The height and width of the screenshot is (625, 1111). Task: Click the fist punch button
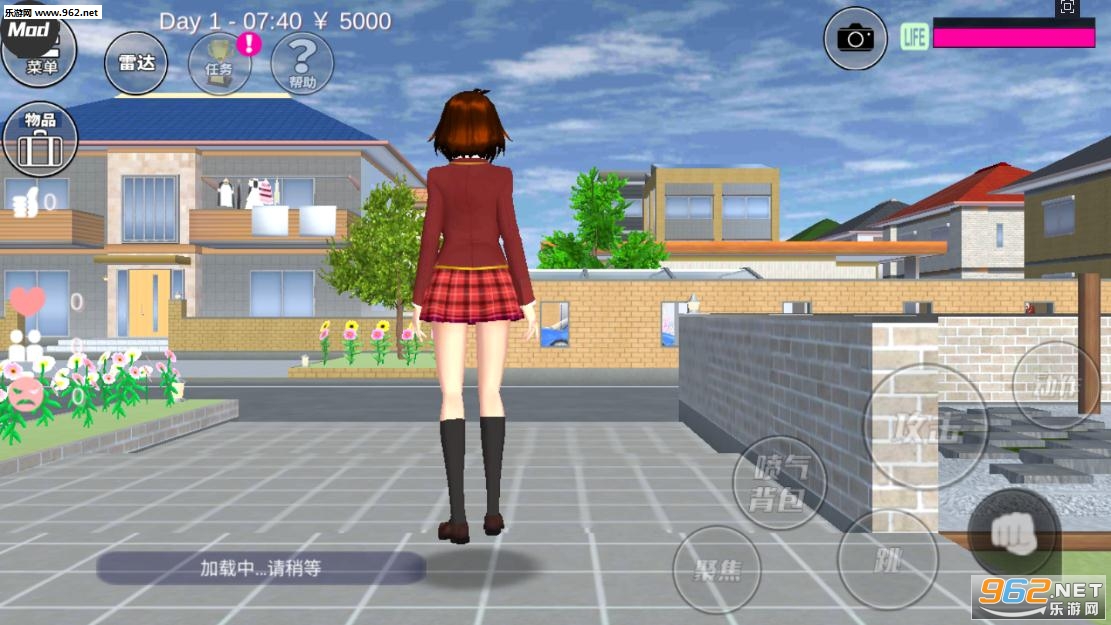[x=1013, y=534]
